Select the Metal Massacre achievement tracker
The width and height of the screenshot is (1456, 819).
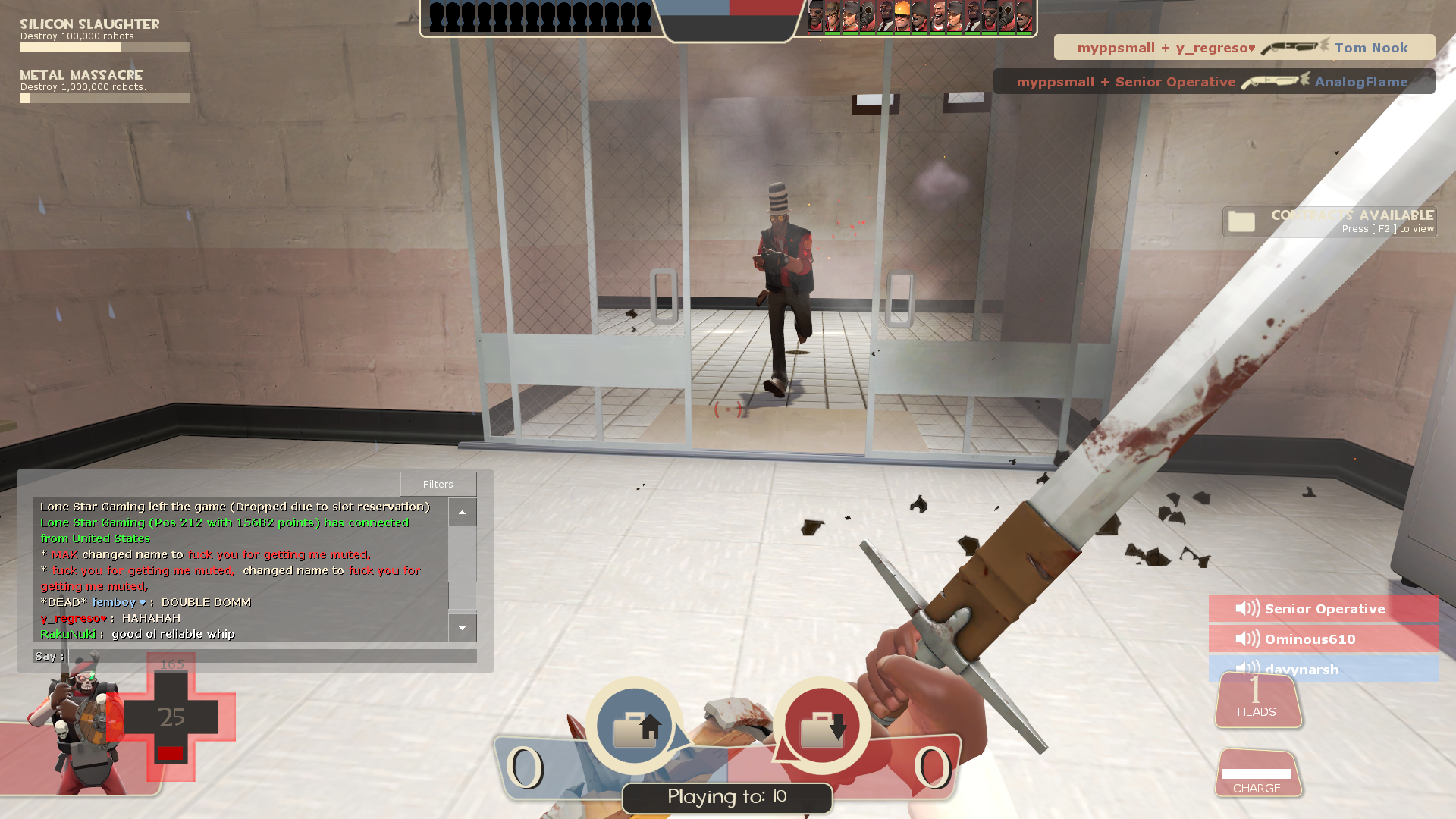tap(105, 86)
